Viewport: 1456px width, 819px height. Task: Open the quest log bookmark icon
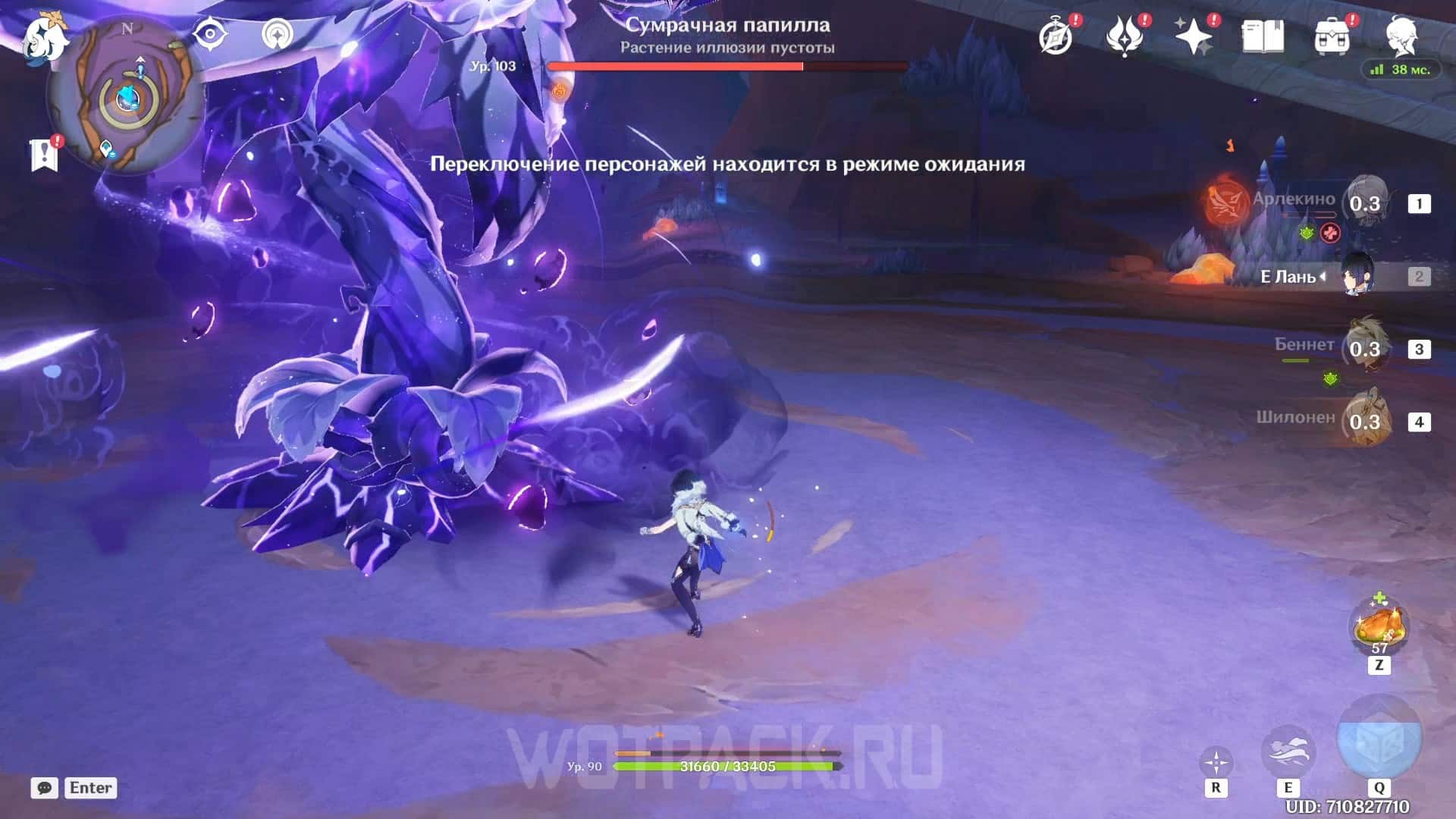click(x=45, y=154)
